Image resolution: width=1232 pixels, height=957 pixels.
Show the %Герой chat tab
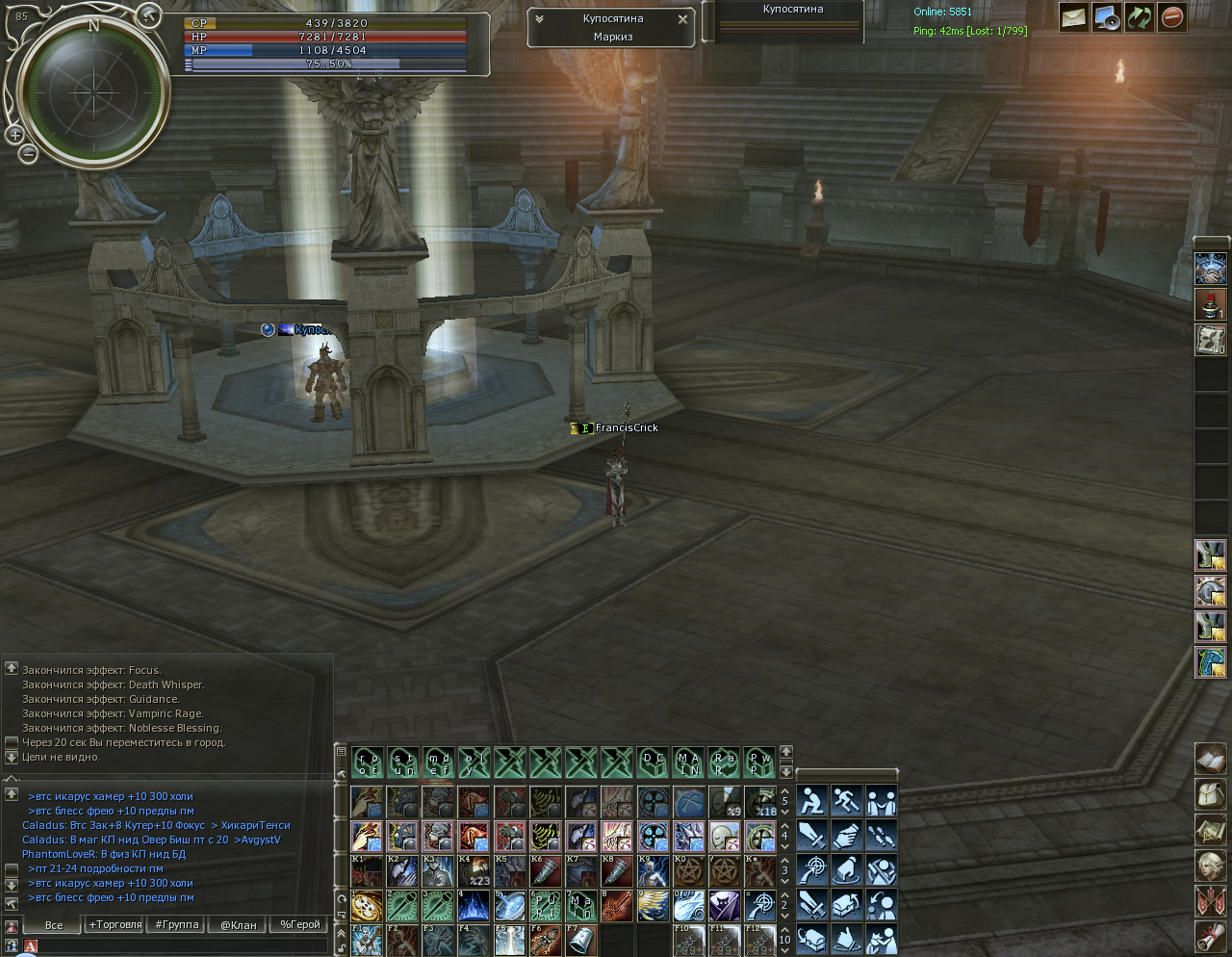click(299, 924)
